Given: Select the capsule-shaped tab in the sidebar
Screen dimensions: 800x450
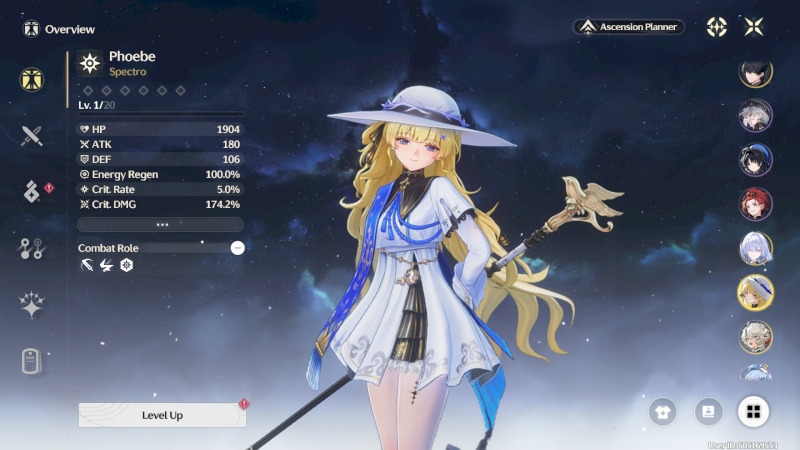Looking at the screenshot, I should click(31, 362).
